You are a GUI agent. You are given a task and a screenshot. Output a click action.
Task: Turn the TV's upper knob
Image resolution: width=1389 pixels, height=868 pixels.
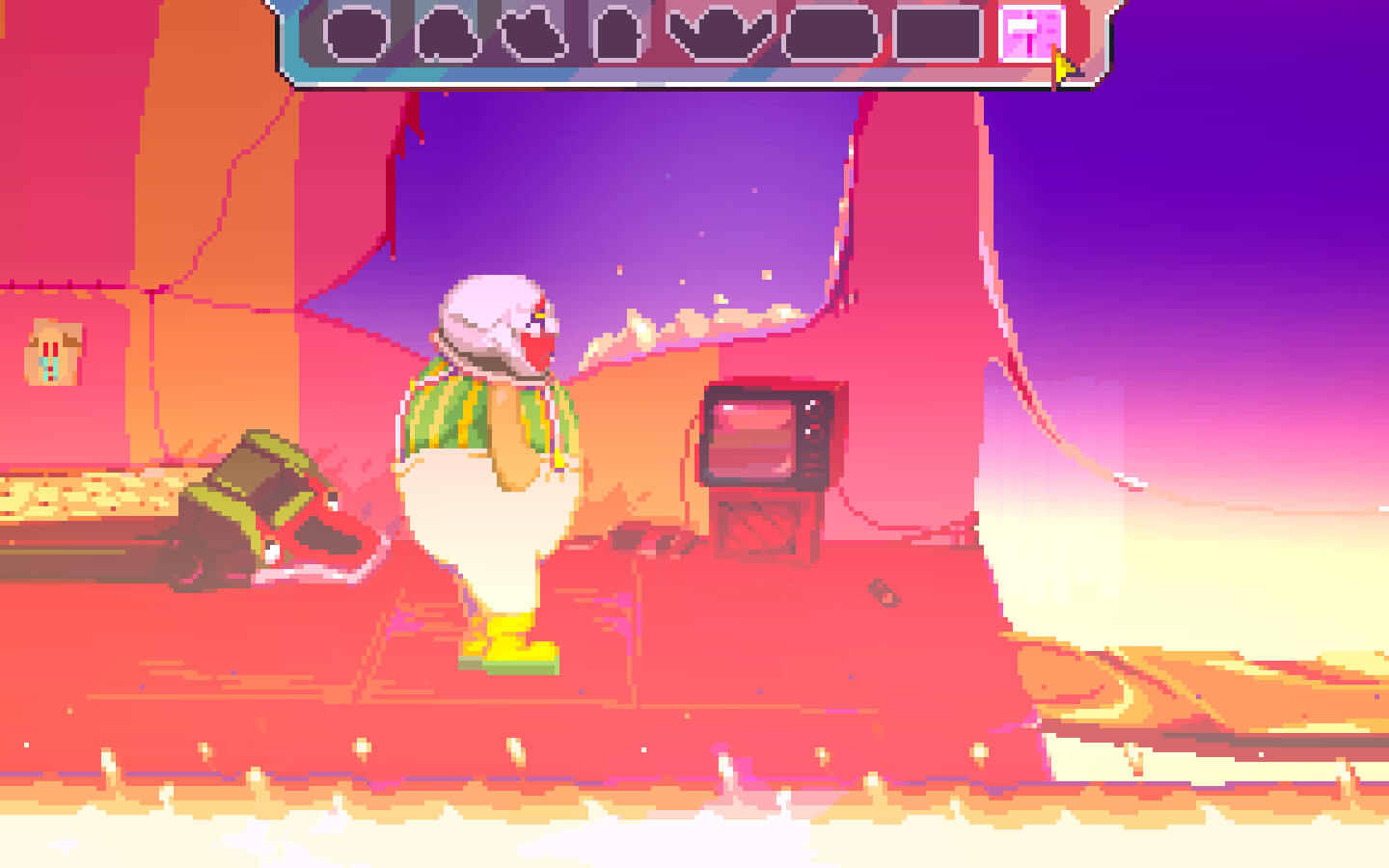pos(809,406)
